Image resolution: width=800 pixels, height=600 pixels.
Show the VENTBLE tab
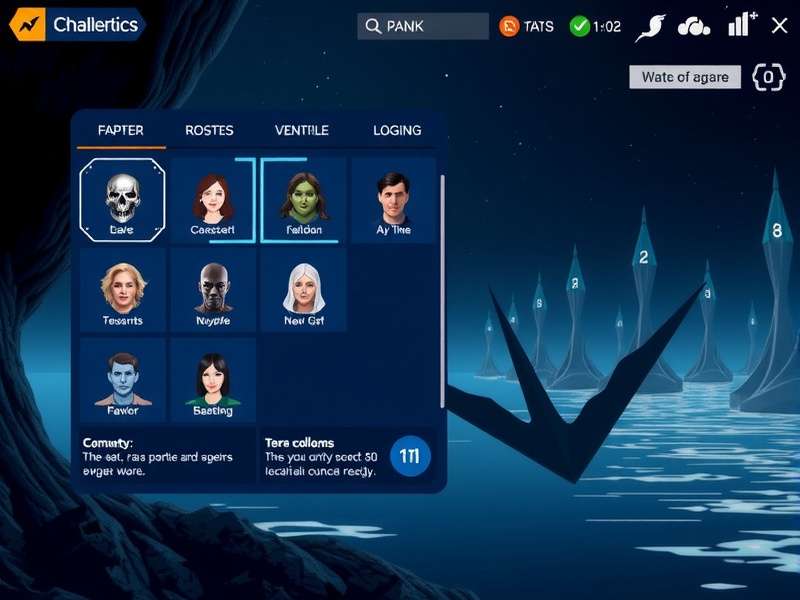click(x=301, y=131)
